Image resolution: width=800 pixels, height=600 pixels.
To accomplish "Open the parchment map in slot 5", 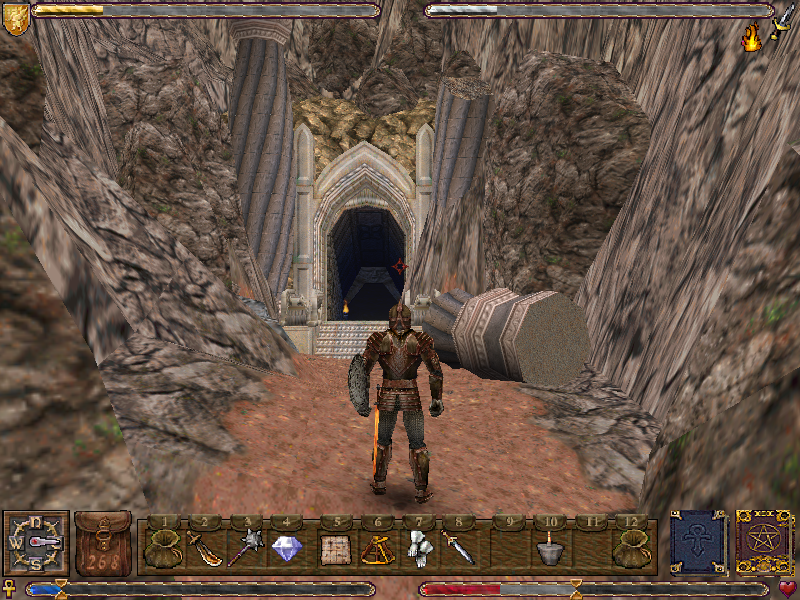I will pyautogui.click(x=334, y=549).
